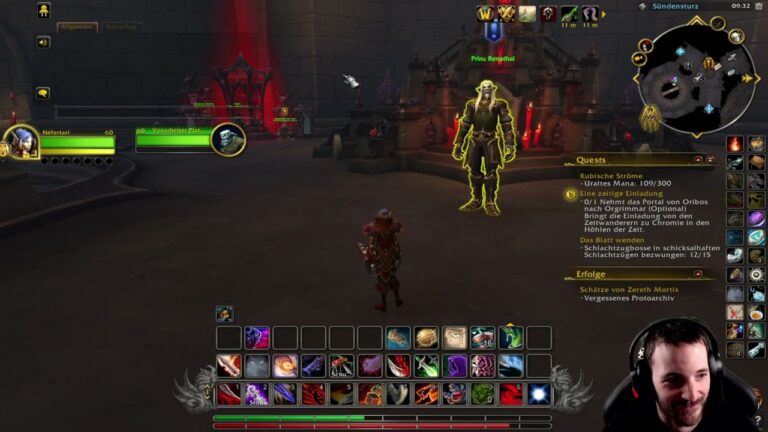Viewport: 768px width, 432px height.
Task: Activate the glowing white orb ability
Action: [539, 394]
